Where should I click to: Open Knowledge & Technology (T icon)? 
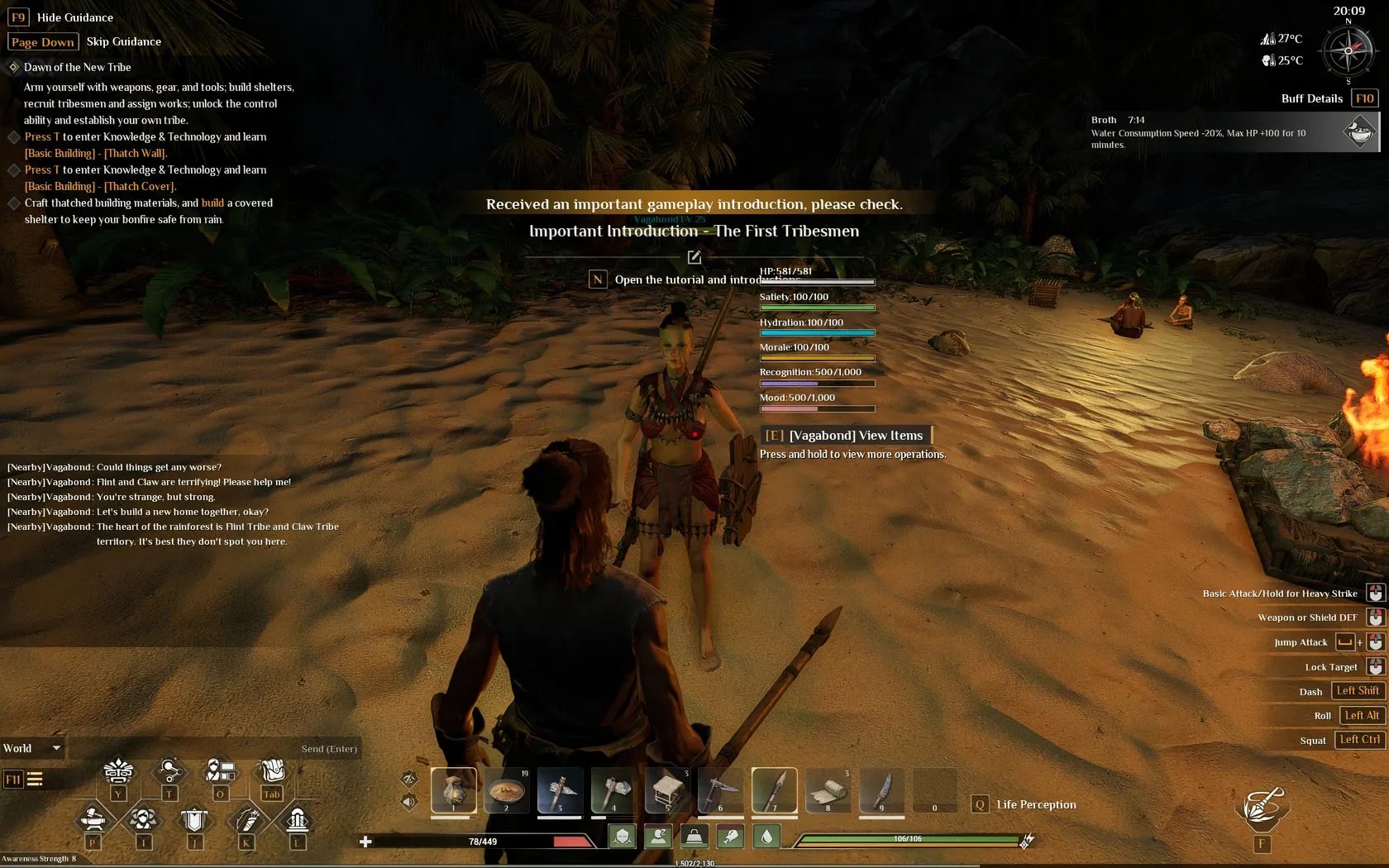coord(169,769)
